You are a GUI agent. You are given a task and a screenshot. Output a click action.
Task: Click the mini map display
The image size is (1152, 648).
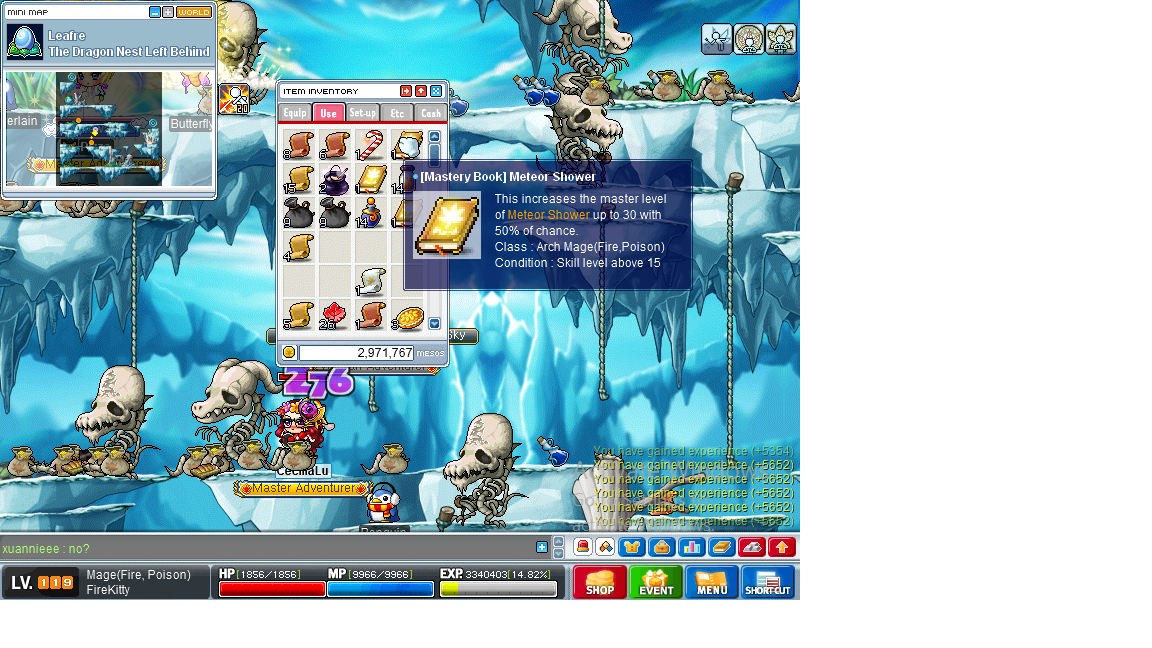click(109, 128)
